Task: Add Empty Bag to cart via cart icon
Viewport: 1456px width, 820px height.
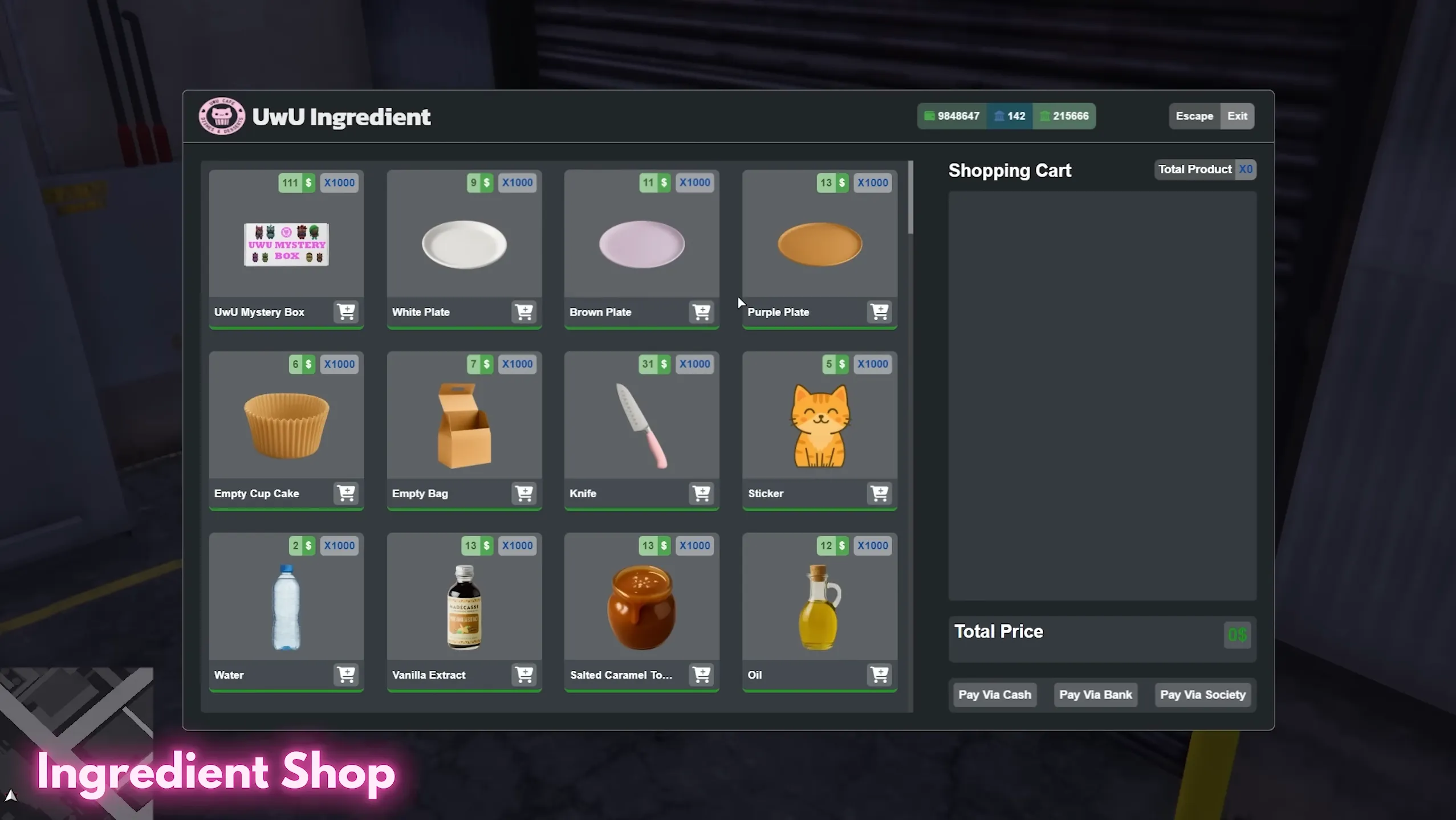Action: pyautogui.click(x=523, y=493)
